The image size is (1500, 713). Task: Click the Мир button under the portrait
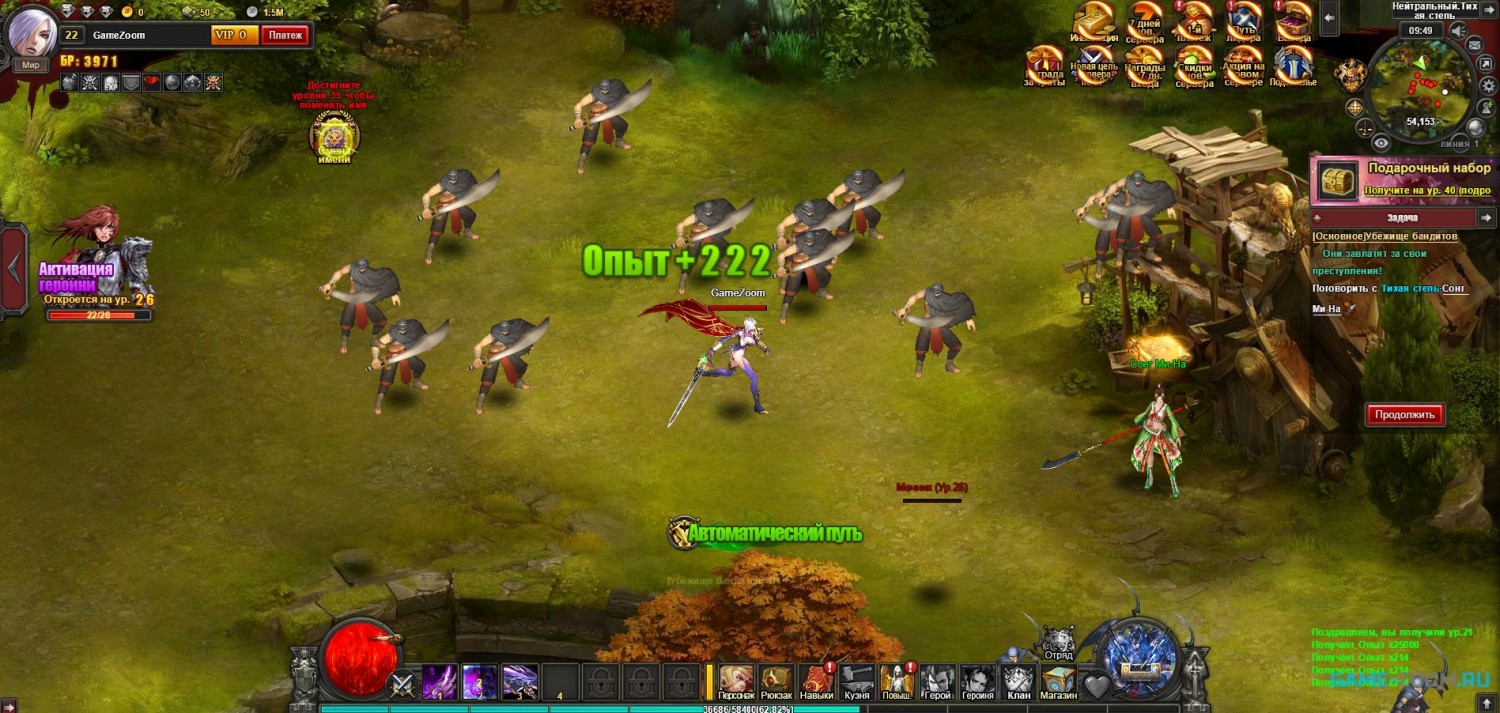pos(31,65)
